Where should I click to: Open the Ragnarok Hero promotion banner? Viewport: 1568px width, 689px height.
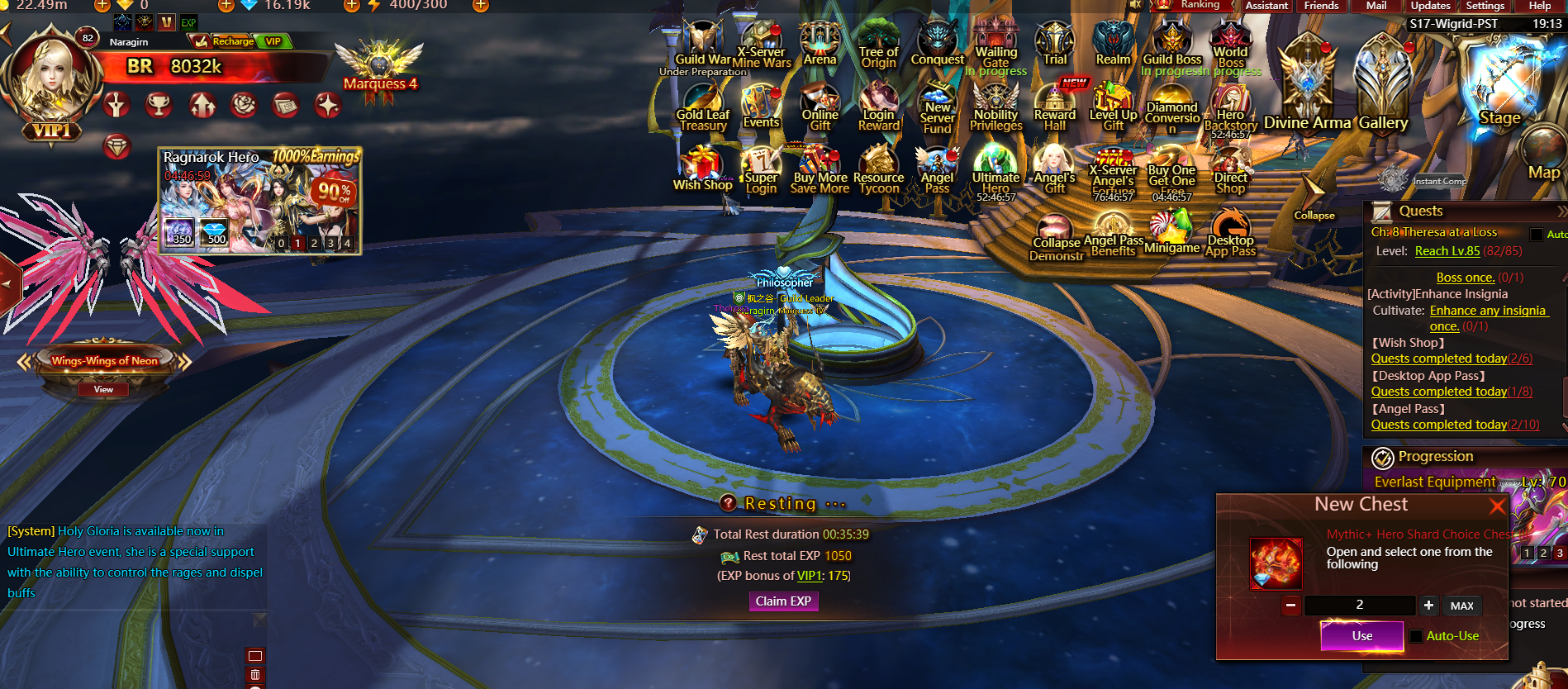(260, 201)
